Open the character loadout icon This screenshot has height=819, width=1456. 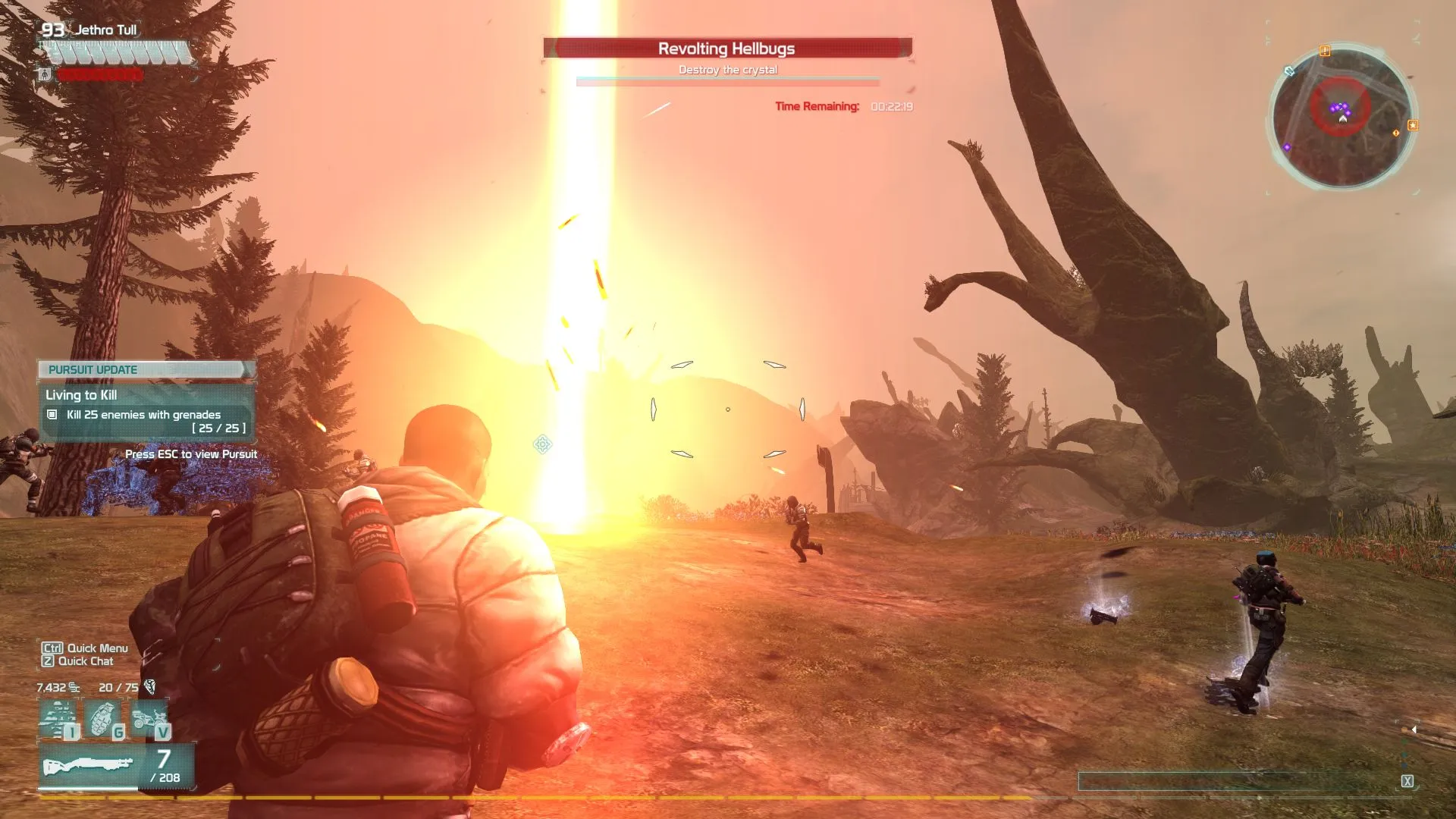[59, 720]
